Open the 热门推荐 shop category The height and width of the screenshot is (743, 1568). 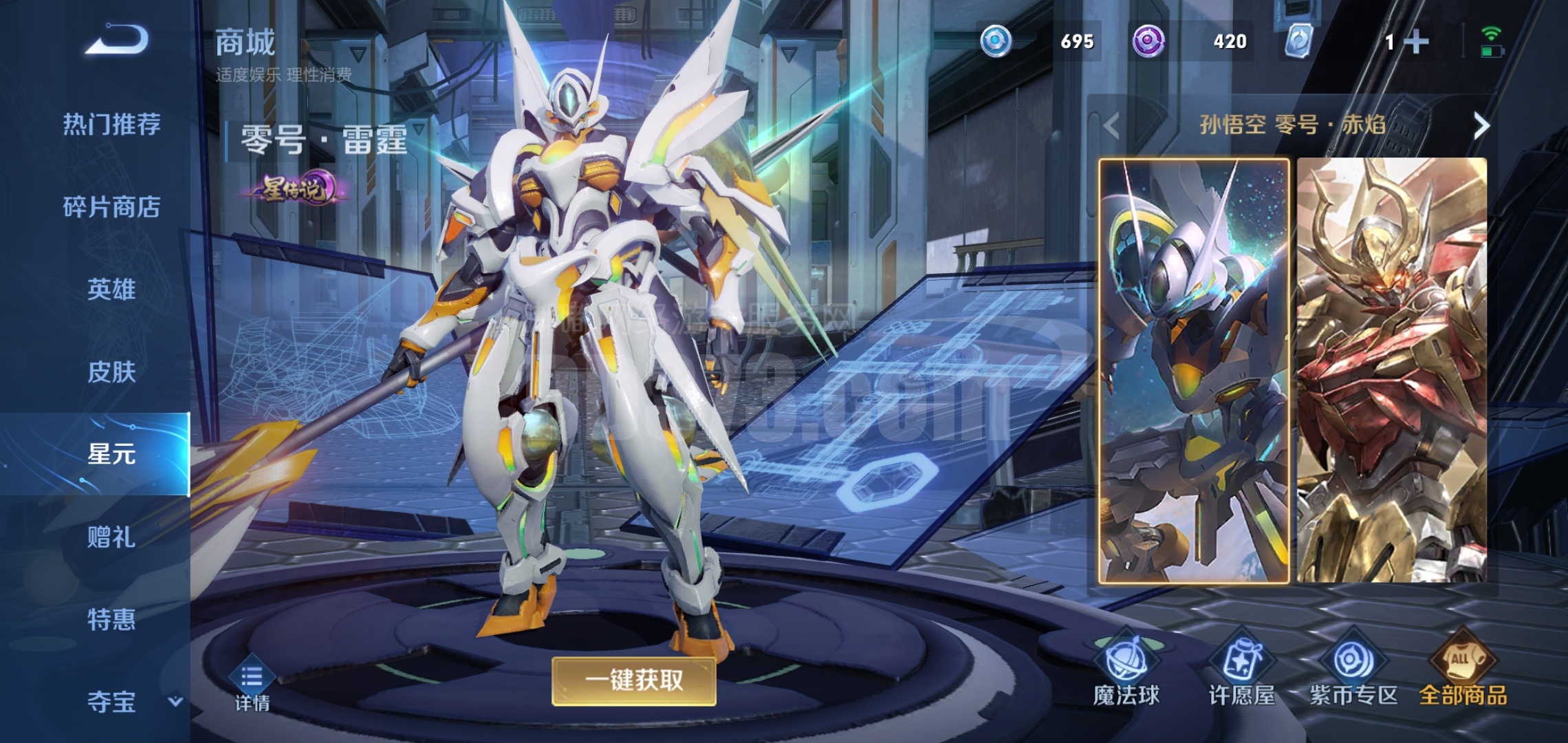point(111,125)
